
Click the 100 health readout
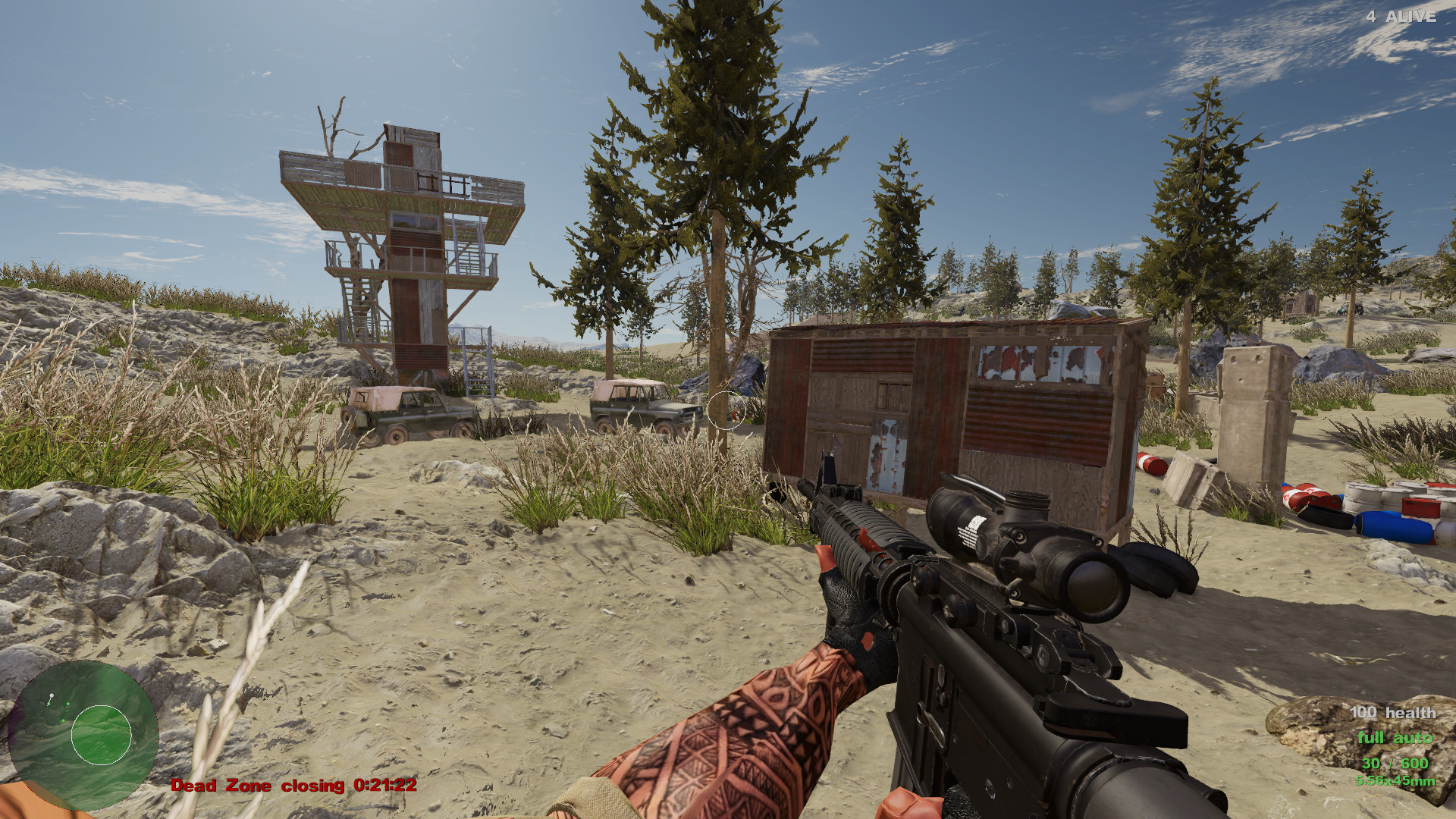(x=1393, y=713)
